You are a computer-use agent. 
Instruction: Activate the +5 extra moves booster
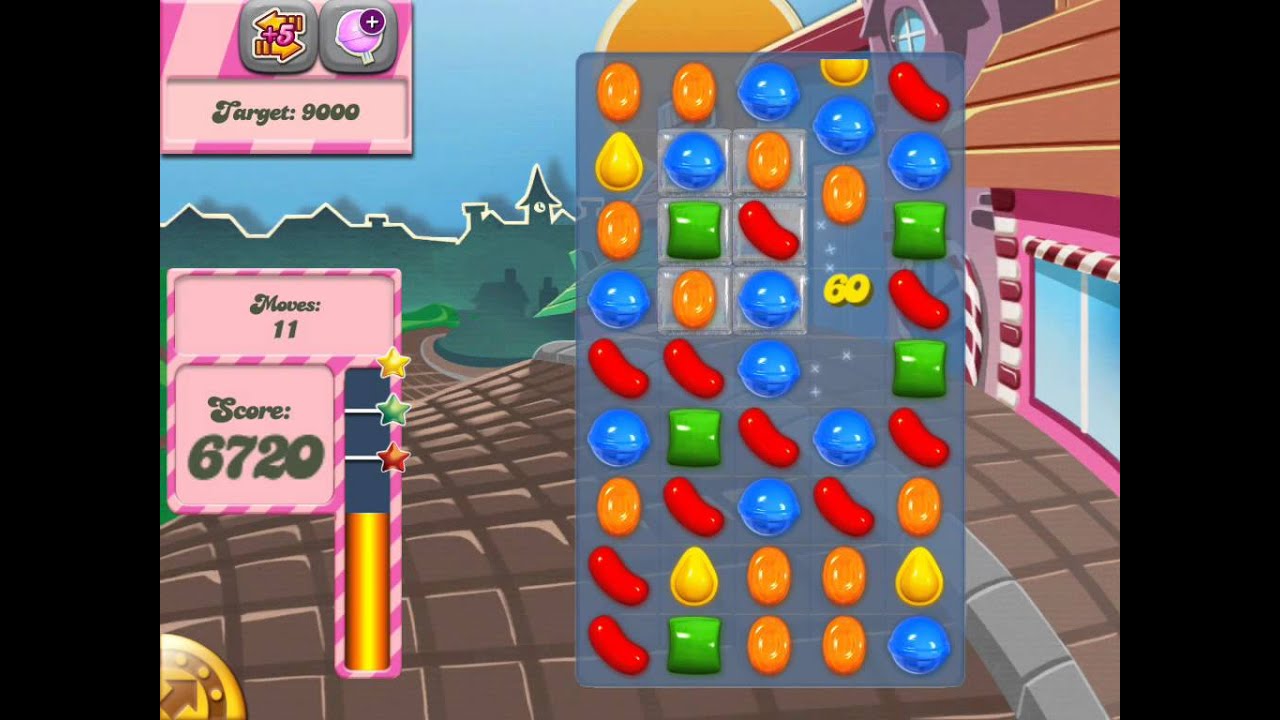[278, 37]
